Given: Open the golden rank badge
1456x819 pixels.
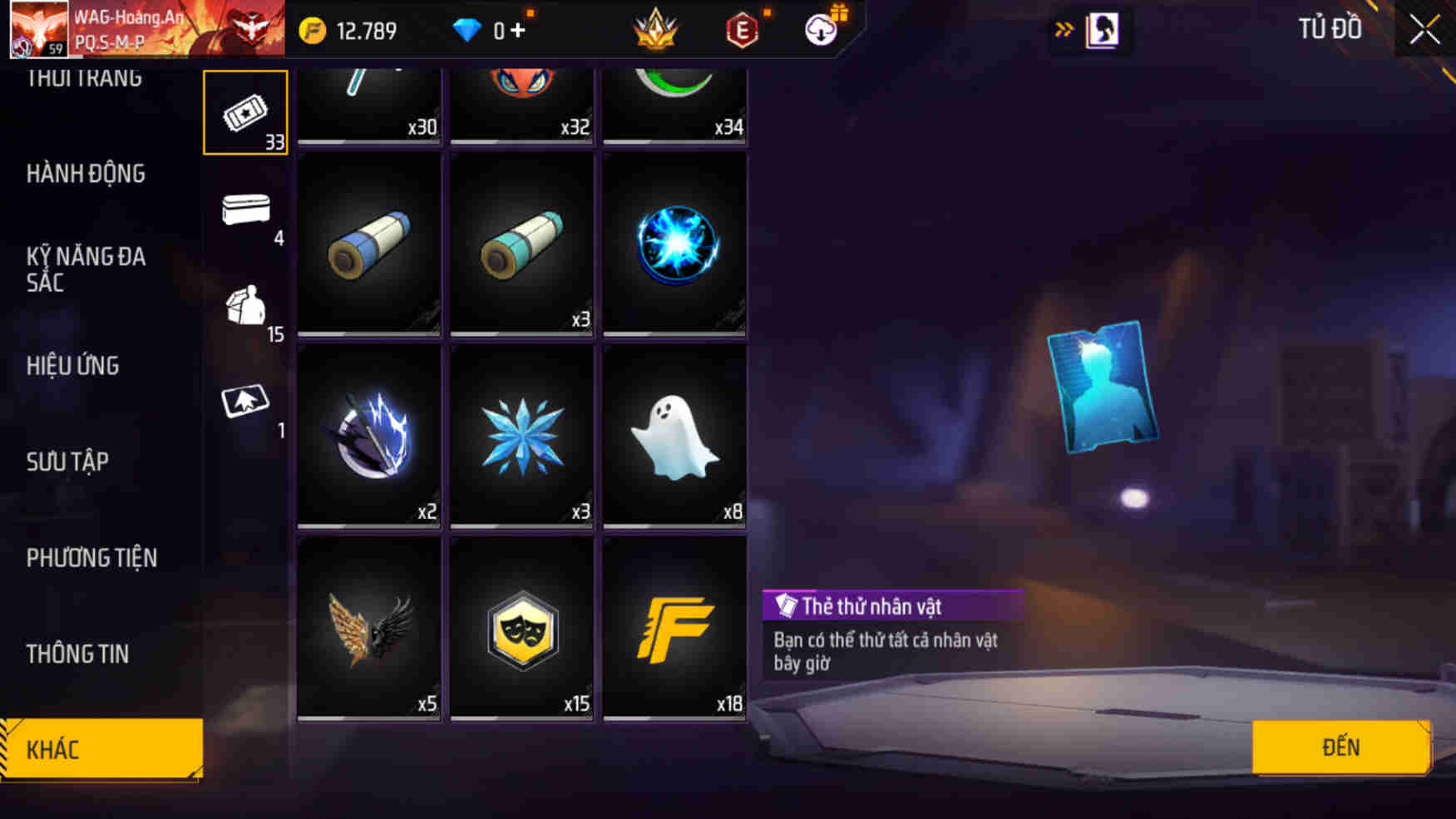Looking at the screenshot, I should pyautogui.click(x=656, y=28).
